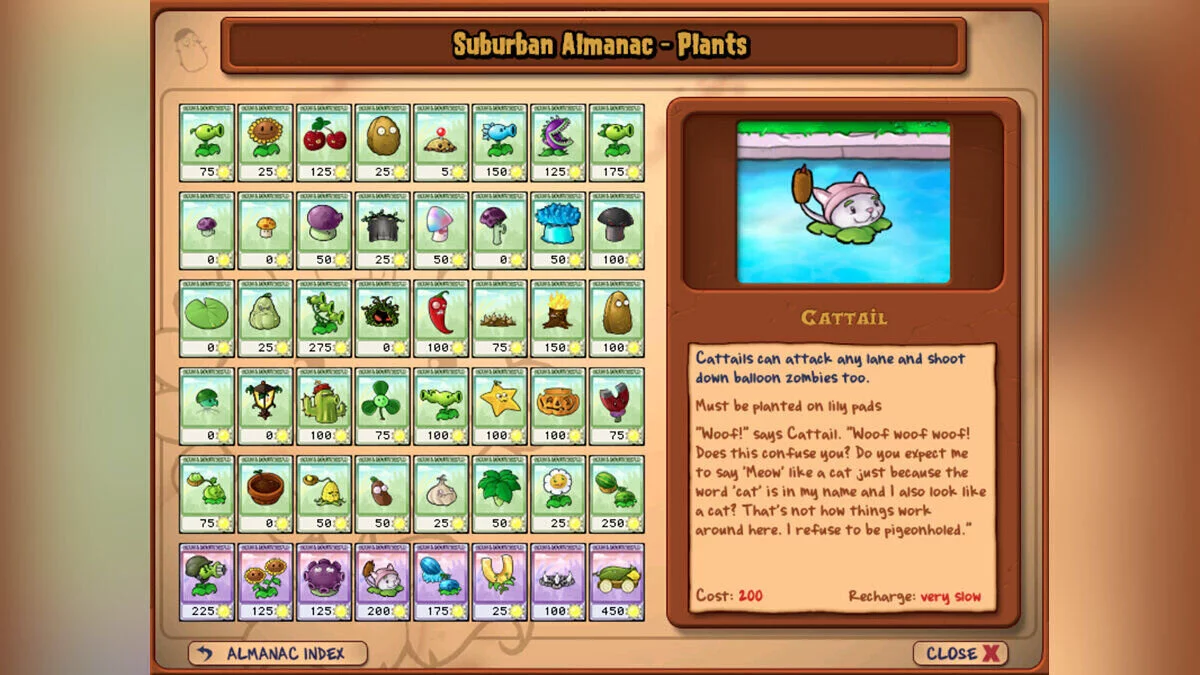Open the Flower Pot card
This screenshot has height=675, width=1200.
tap(265, 494)
